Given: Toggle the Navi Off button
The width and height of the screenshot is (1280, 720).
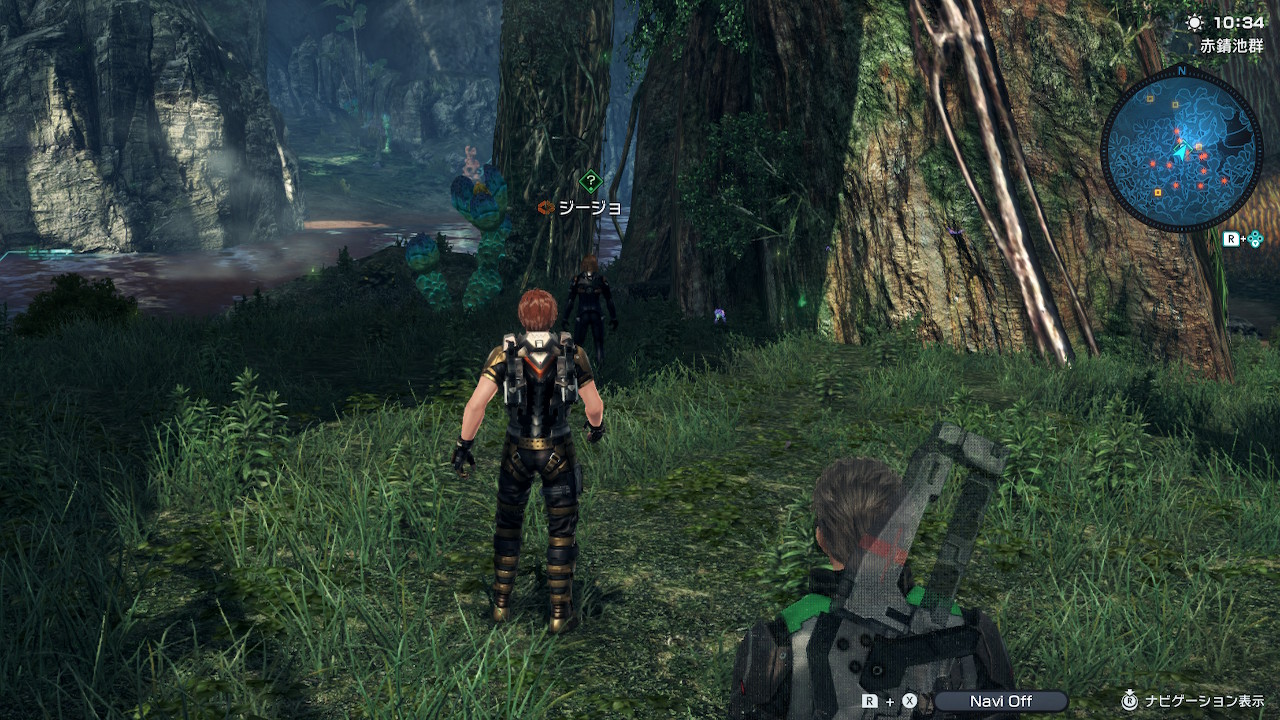Looking at the screenshot, I should [x=1000, y=701].
